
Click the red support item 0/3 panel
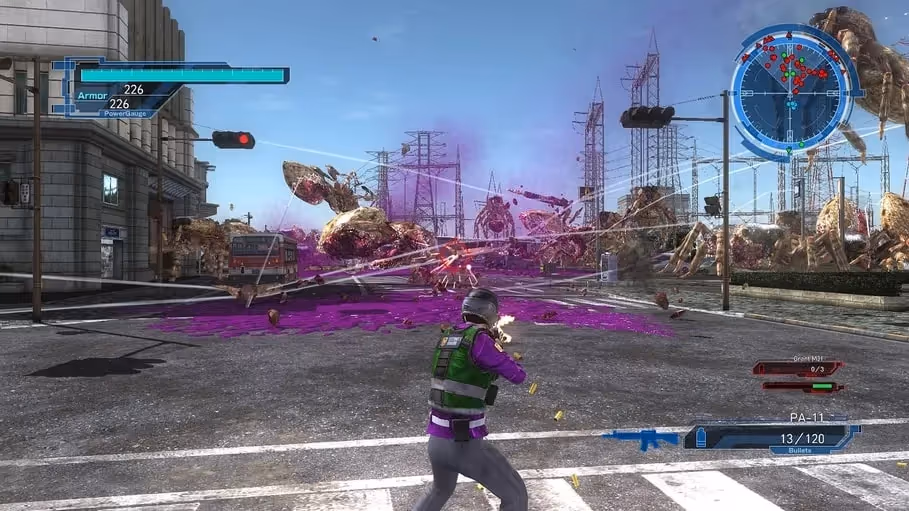point(797,368)
